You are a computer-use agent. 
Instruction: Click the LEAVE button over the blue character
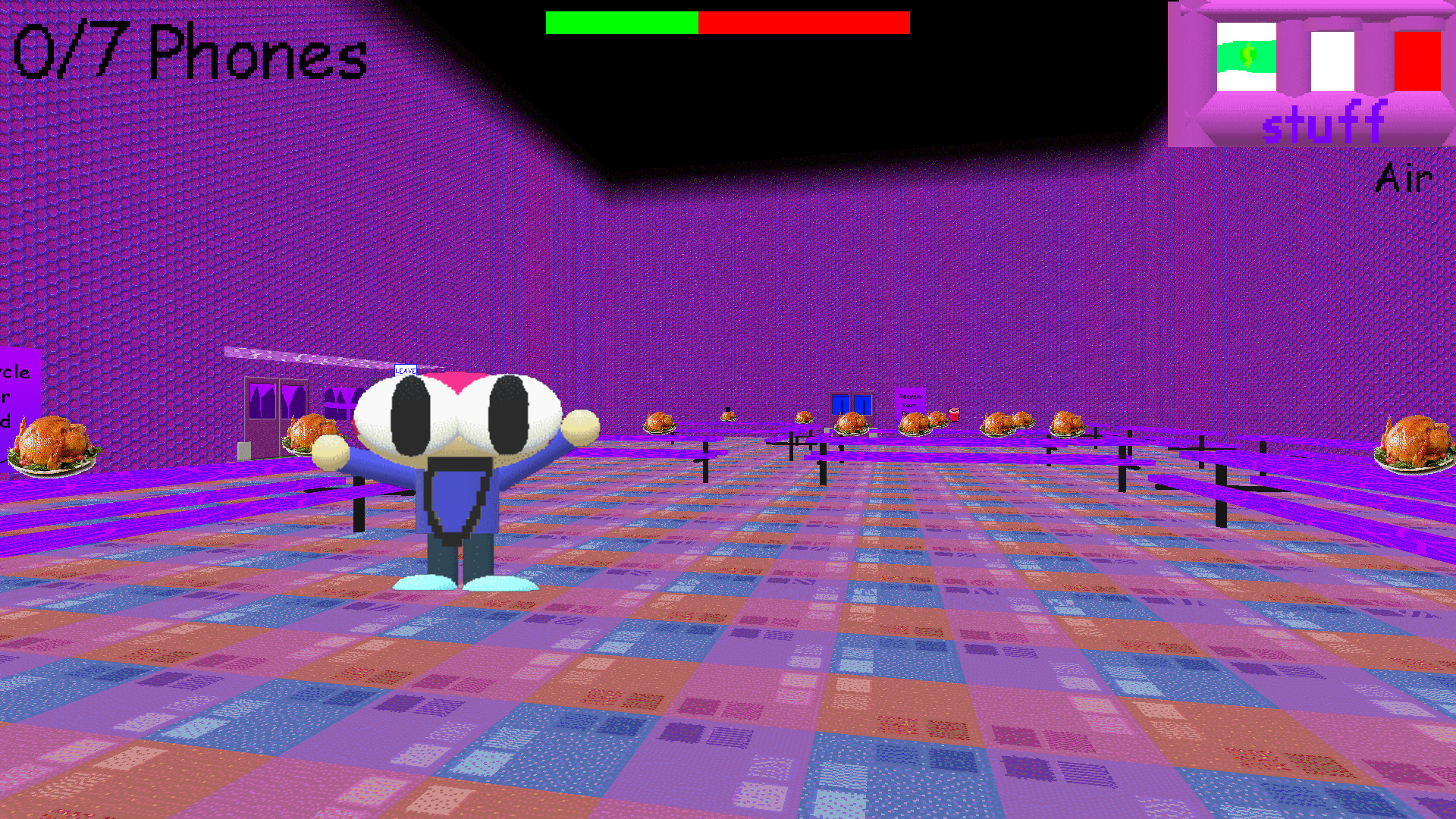(x=406, y=372)
